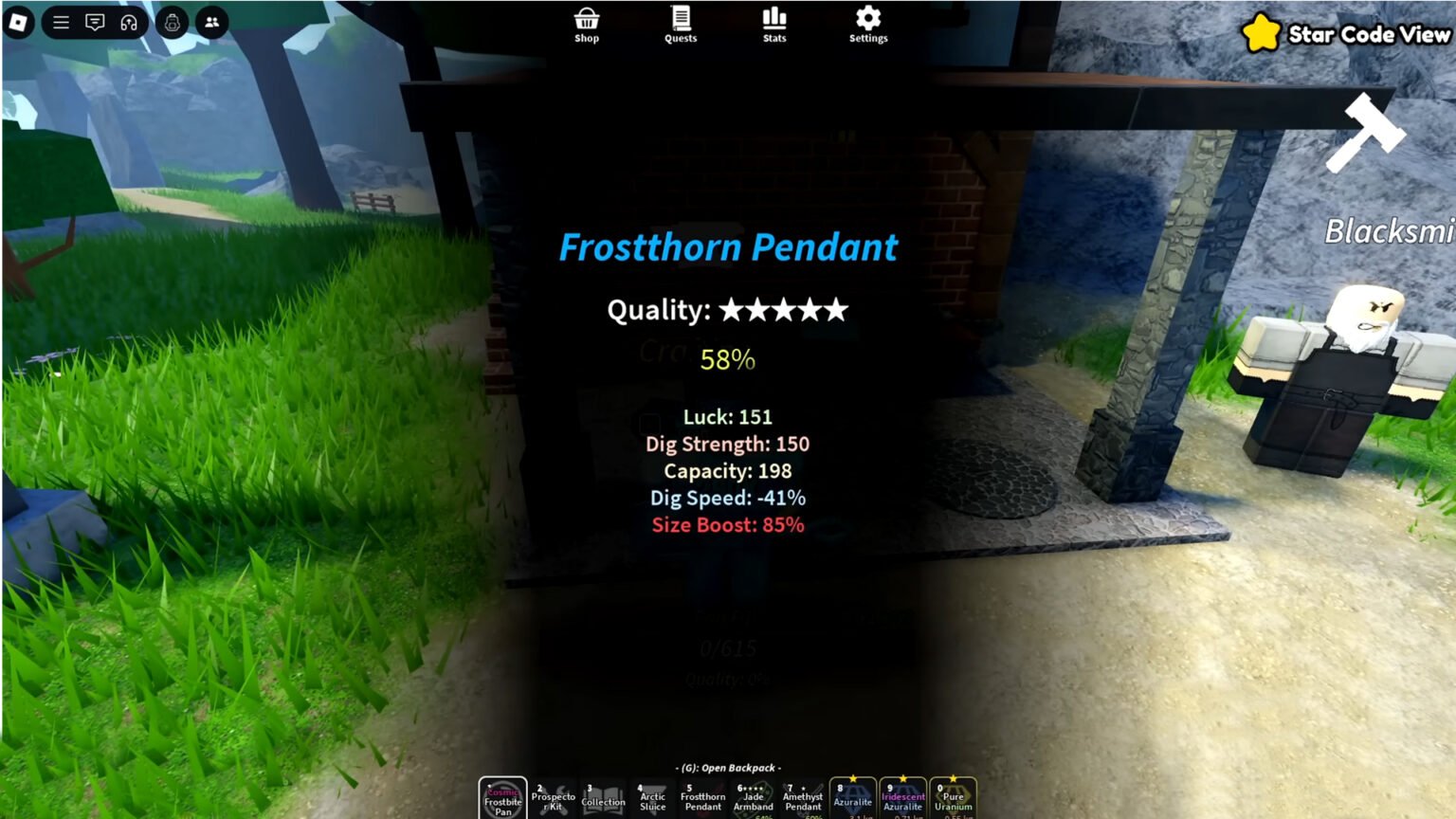Select the Arctic Sluice tool

[654, 796]
